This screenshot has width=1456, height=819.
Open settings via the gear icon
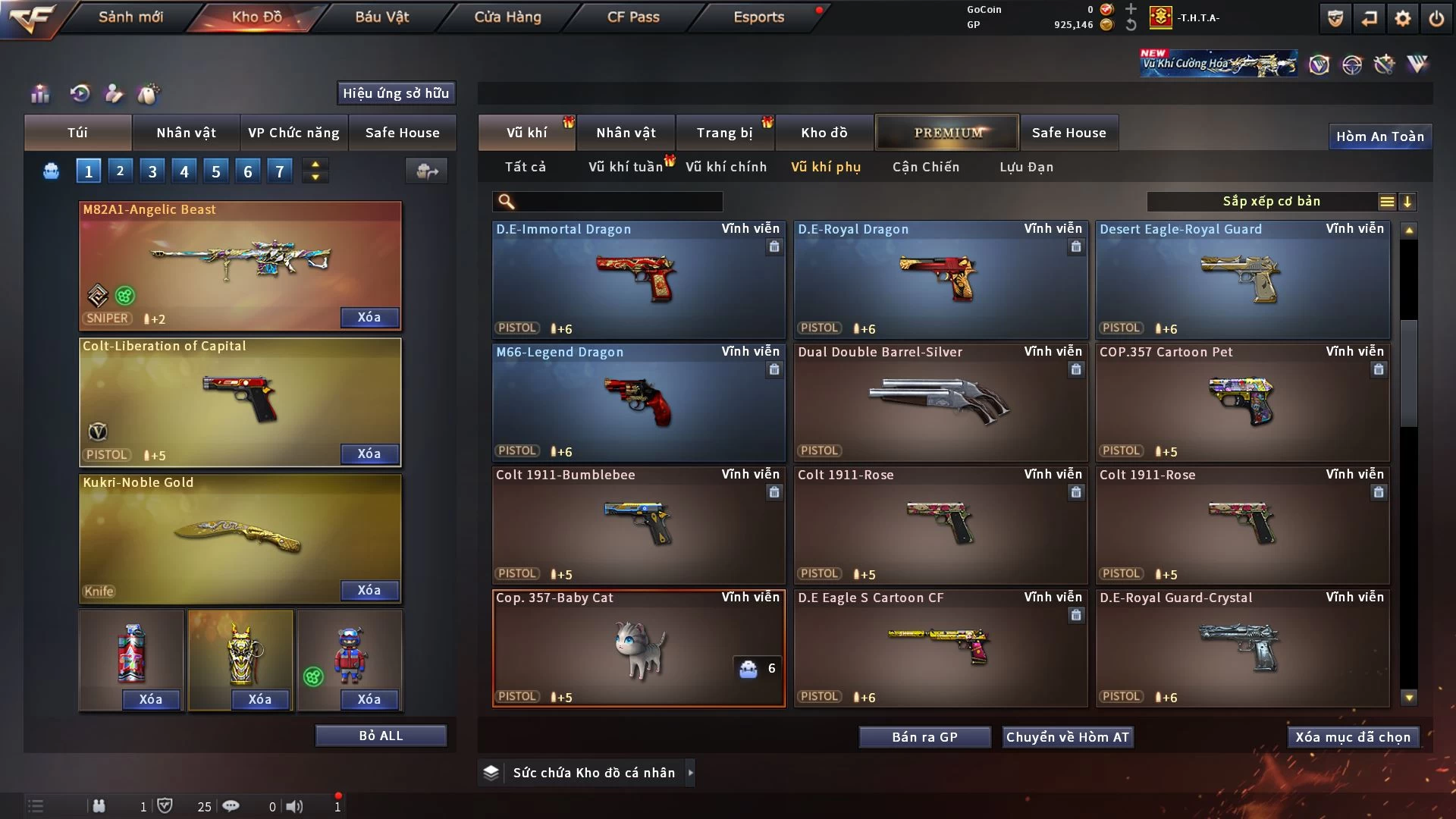tap(1402, 18)
